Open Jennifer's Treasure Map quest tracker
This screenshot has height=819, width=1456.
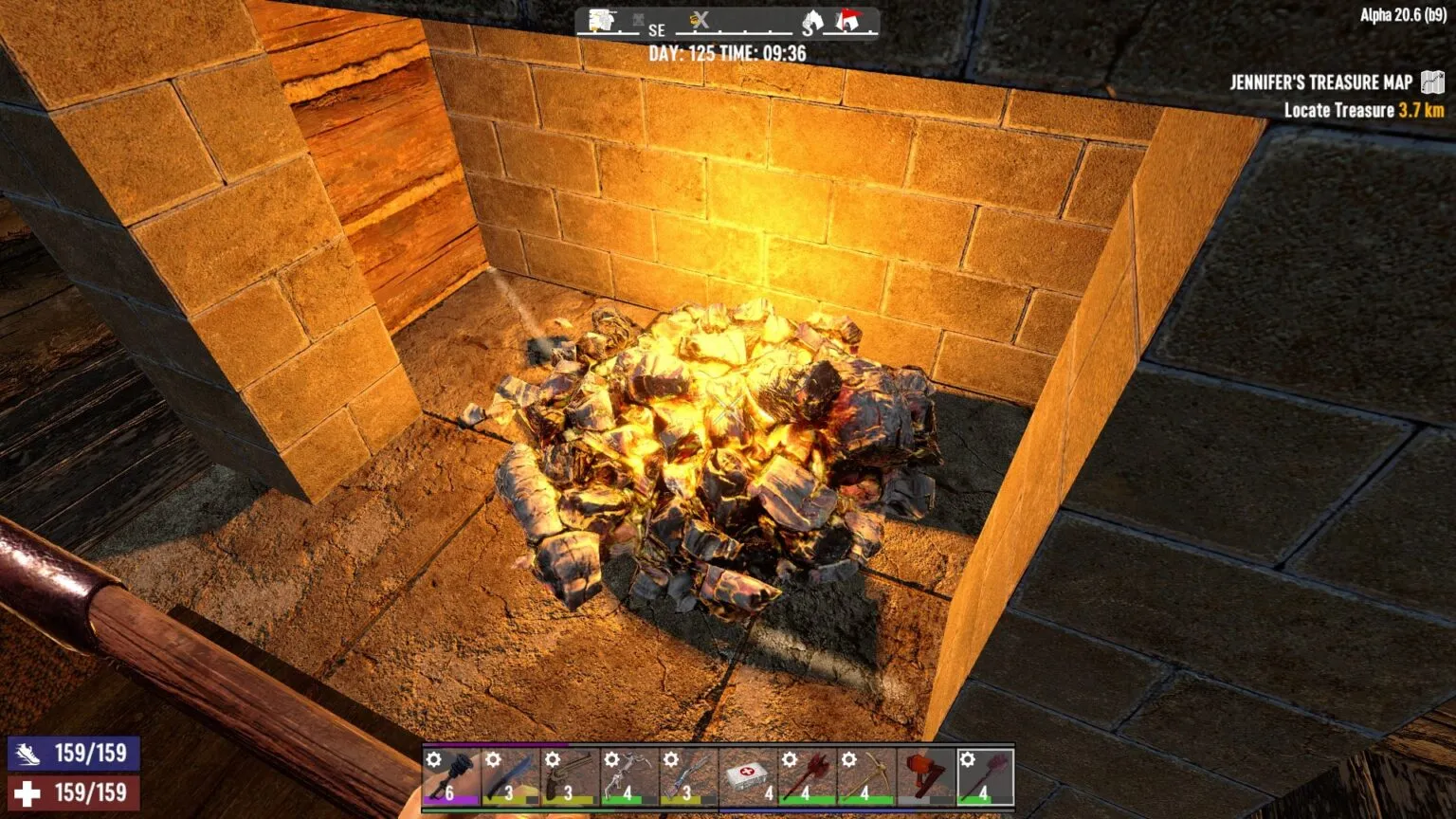[x=1320, y=82]
